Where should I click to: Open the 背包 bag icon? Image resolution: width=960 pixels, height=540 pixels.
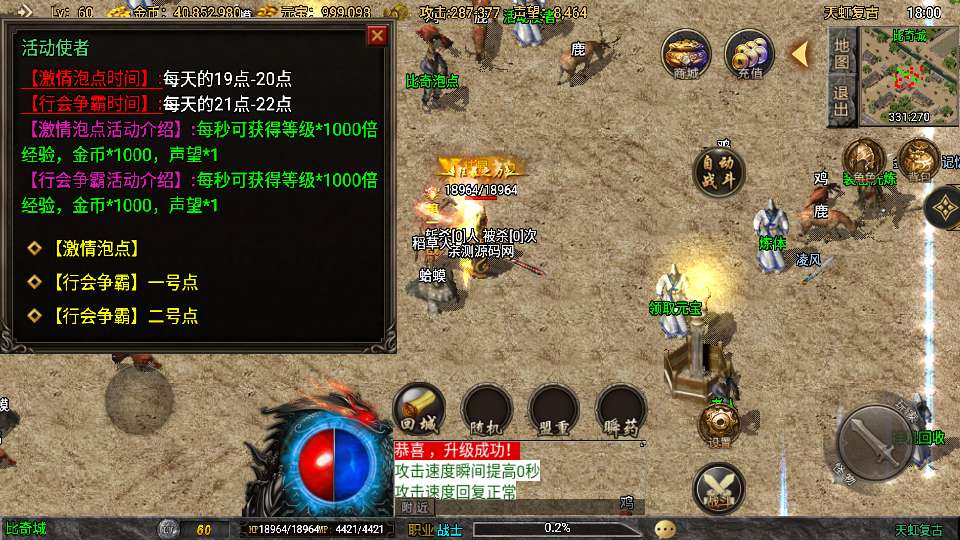pyautogui.click(x=918, y=160)
